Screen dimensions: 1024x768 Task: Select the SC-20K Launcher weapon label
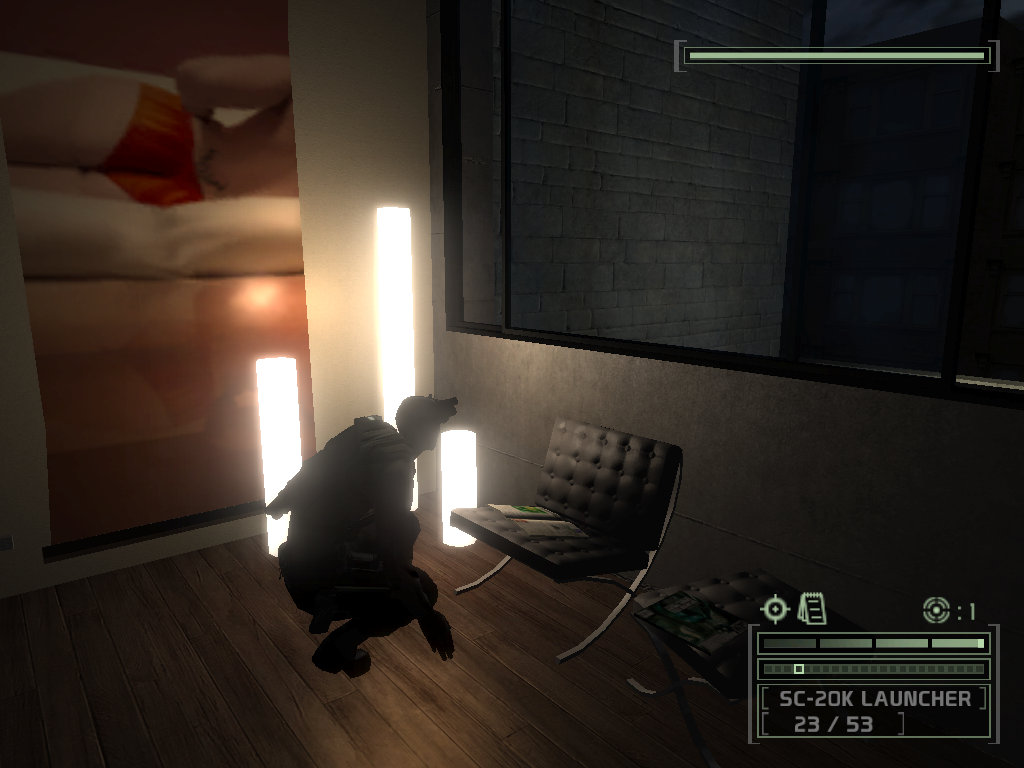tap(874, 698)
